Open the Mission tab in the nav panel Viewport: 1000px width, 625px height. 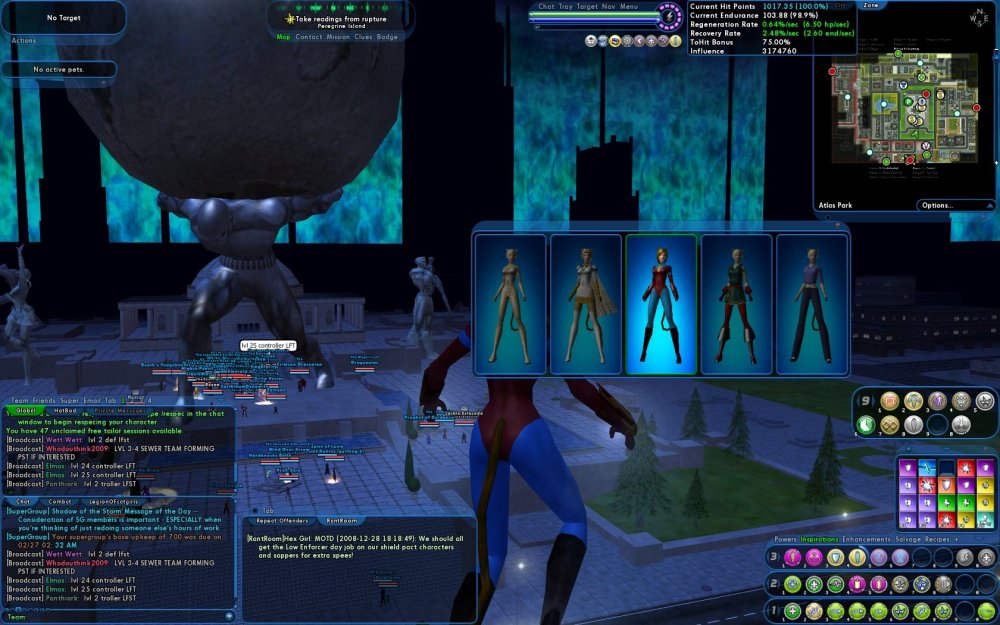pos(338,37)
